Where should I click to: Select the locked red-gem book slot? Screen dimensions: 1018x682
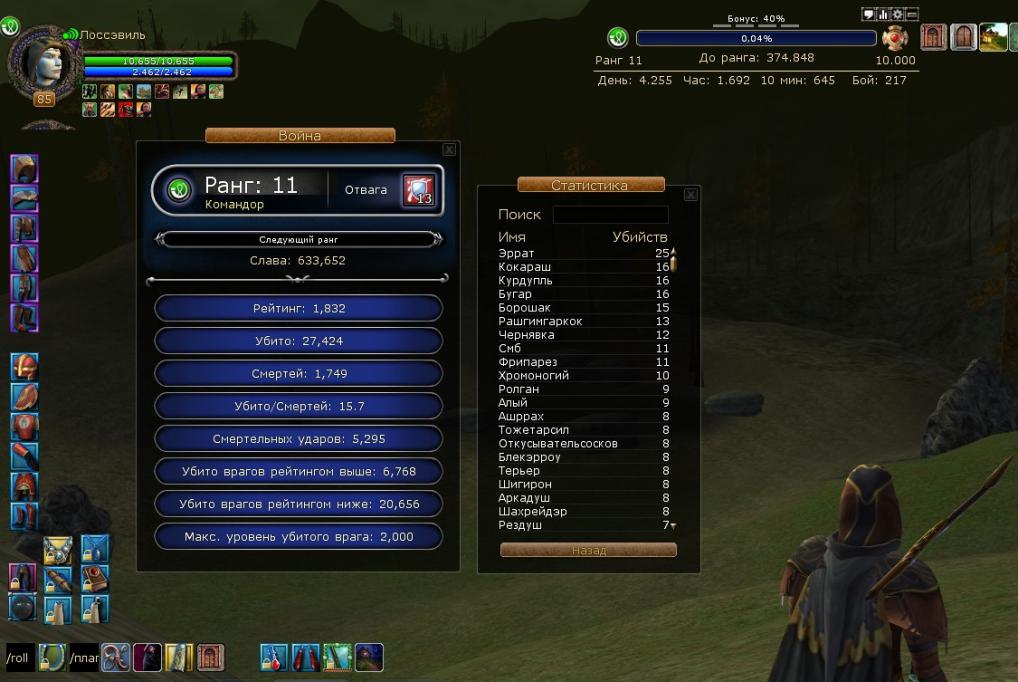(x=95, y=577)
